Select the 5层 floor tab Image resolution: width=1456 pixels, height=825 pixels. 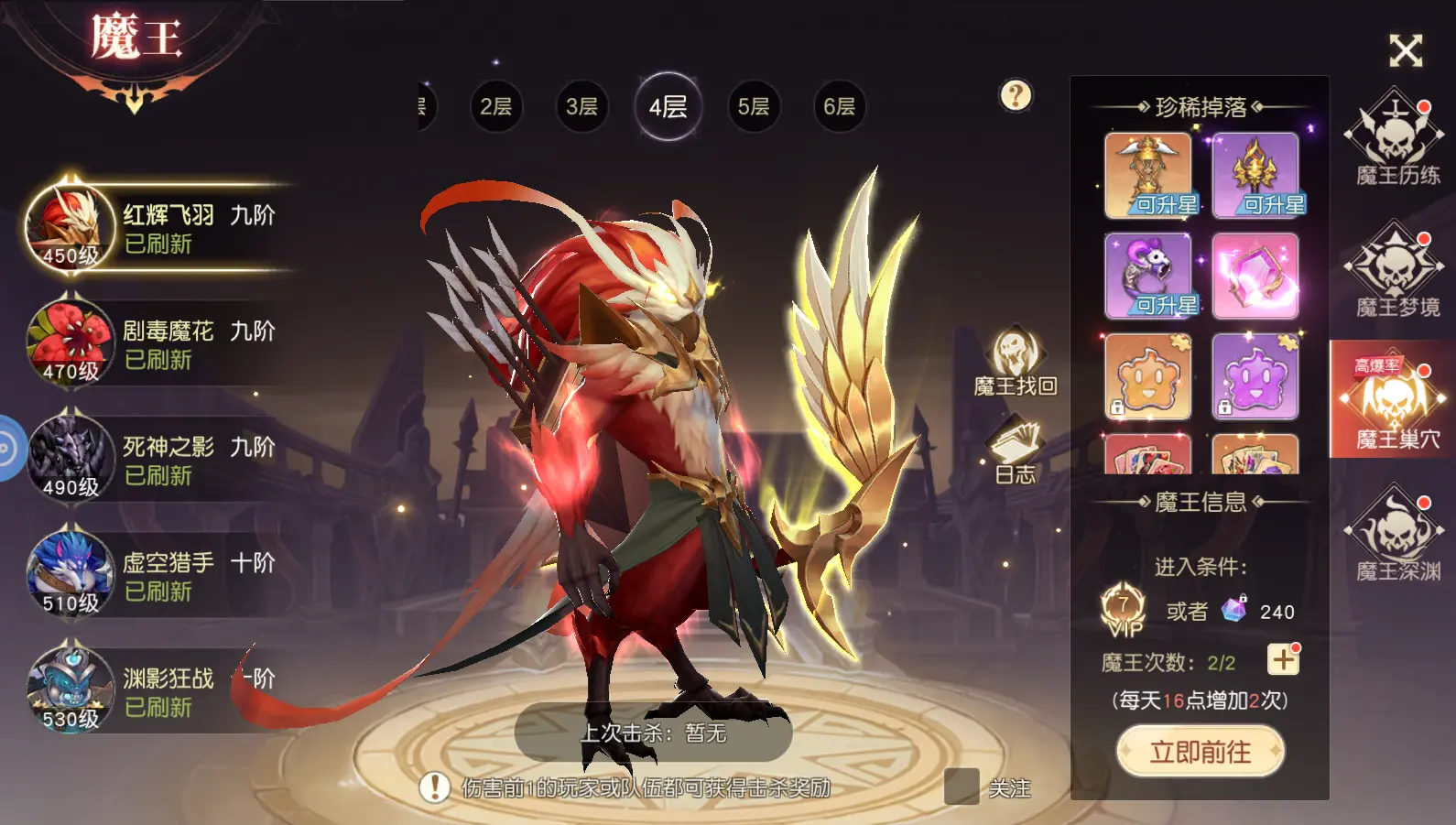(754, 106)
